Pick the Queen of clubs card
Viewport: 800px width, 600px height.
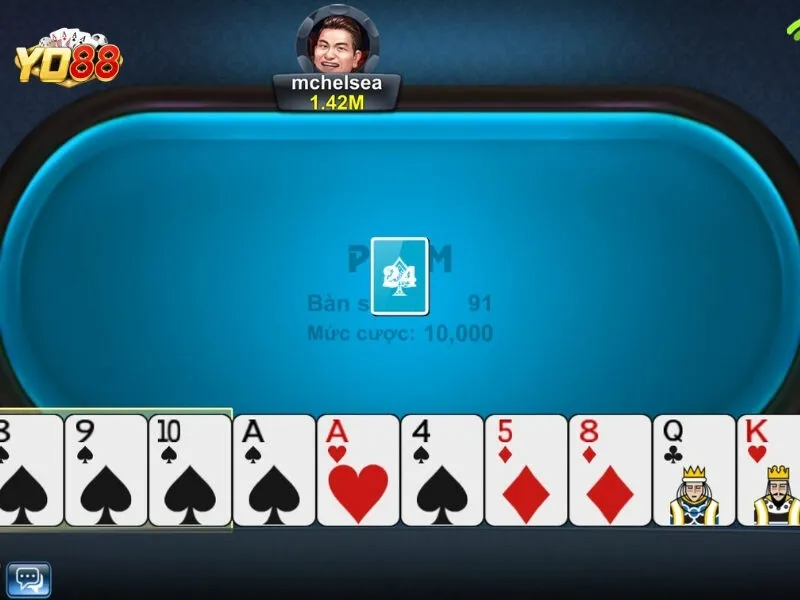(693, 470)
